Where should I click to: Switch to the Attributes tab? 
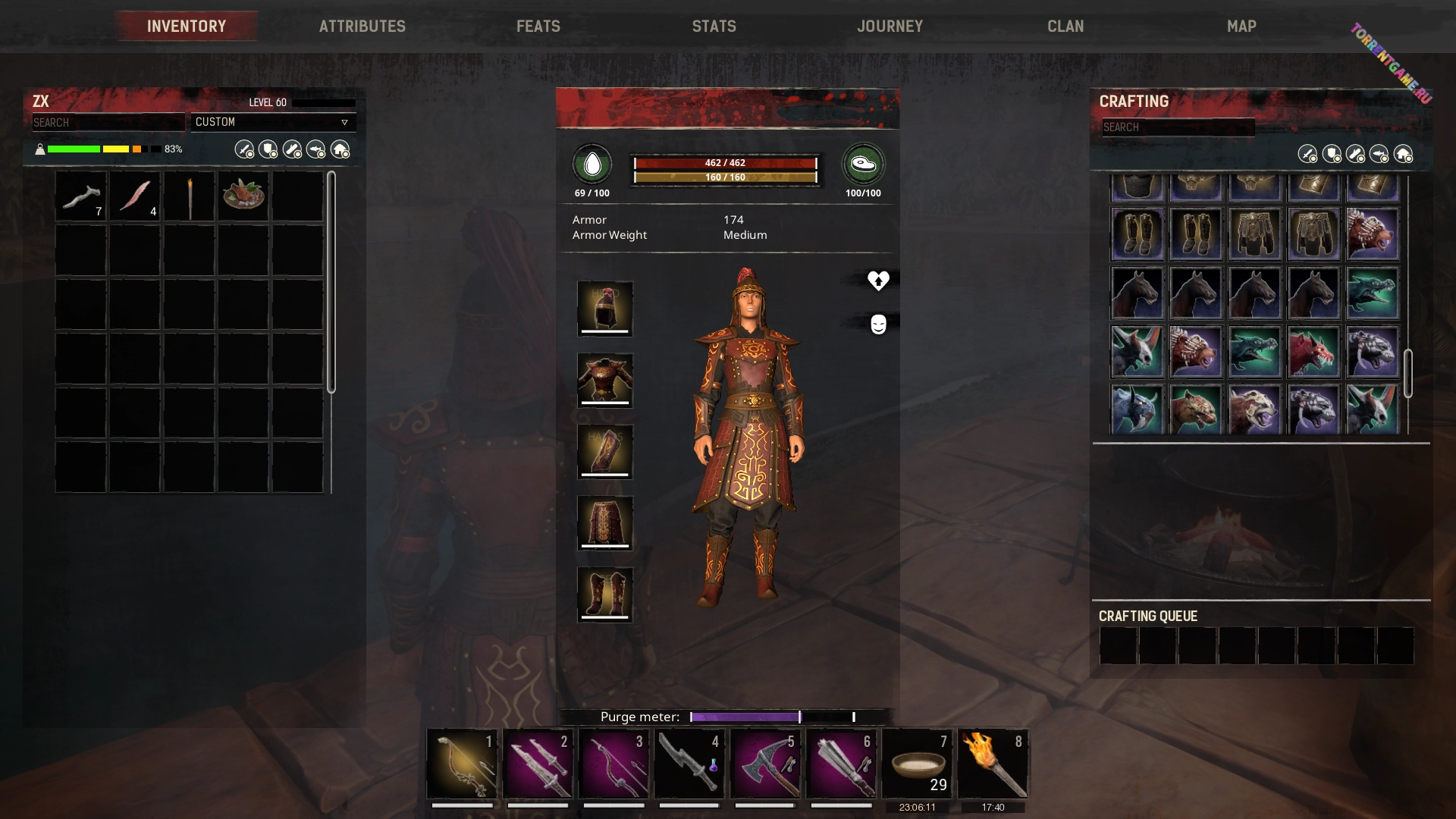[x=362, y=27]
